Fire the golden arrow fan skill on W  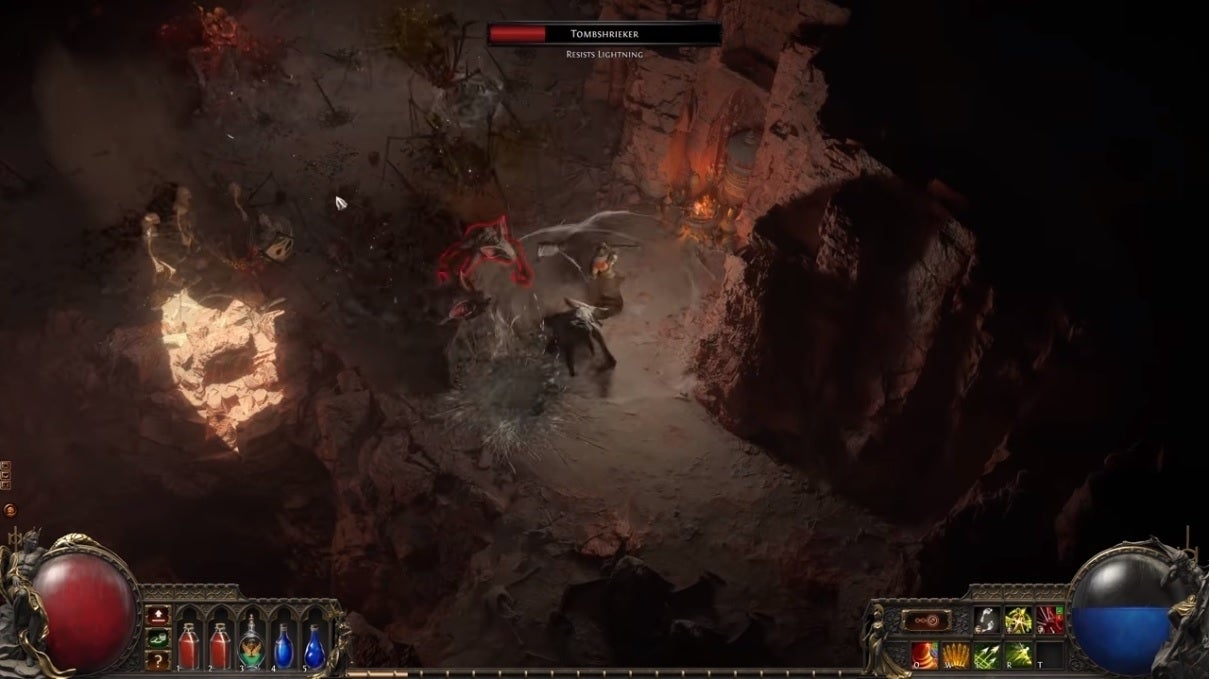(956, 655)
